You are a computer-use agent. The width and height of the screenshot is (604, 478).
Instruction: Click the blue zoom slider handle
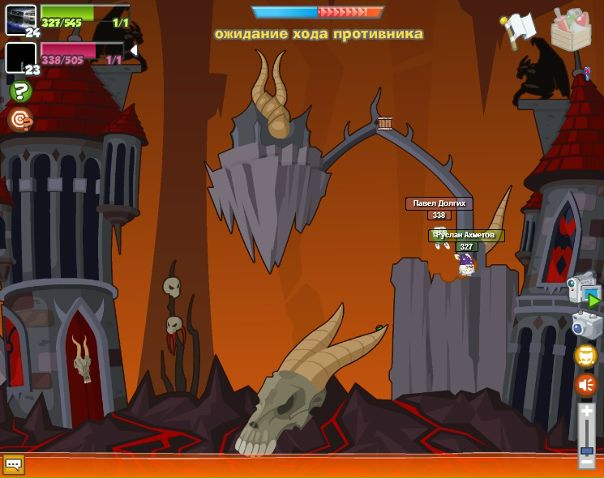tap(587, 448)
